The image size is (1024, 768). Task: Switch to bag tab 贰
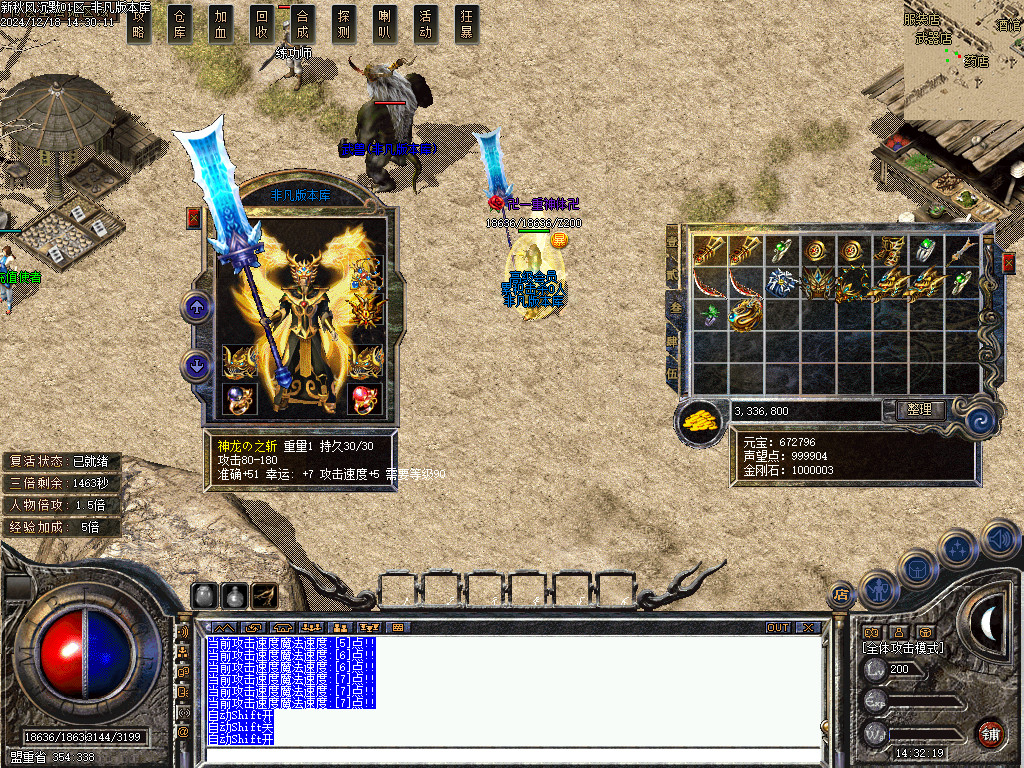point(673,273)
